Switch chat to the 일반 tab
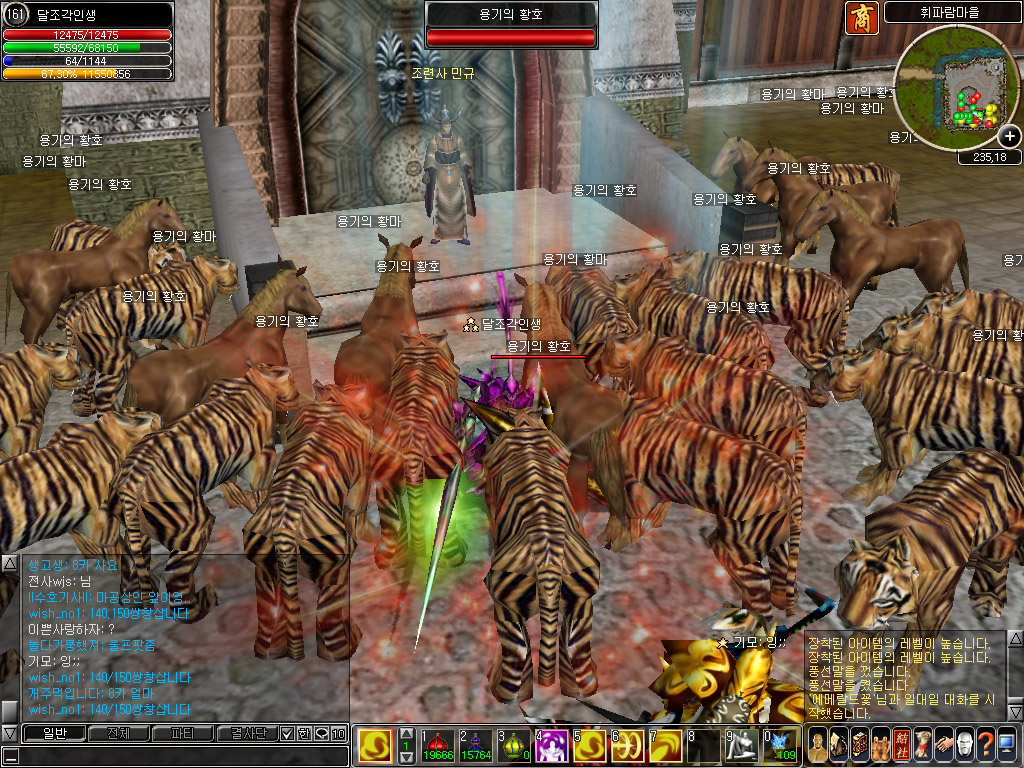Screen dimensions: 1024x768 tap(53, 733)
